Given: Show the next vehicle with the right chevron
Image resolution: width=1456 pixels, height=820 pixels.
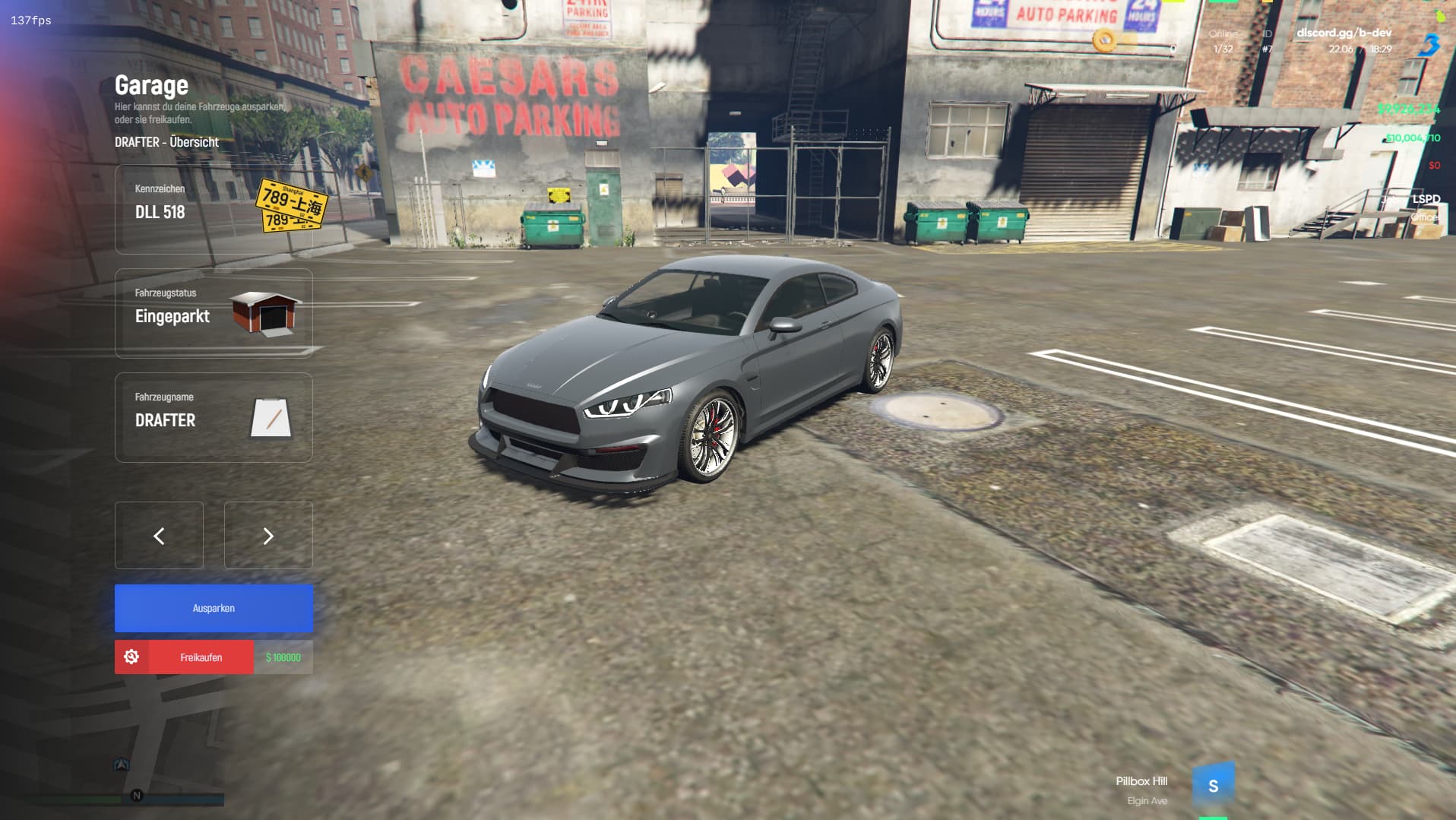Looking at the screenshot, I should pyautogui.click(x=267, y=536).
